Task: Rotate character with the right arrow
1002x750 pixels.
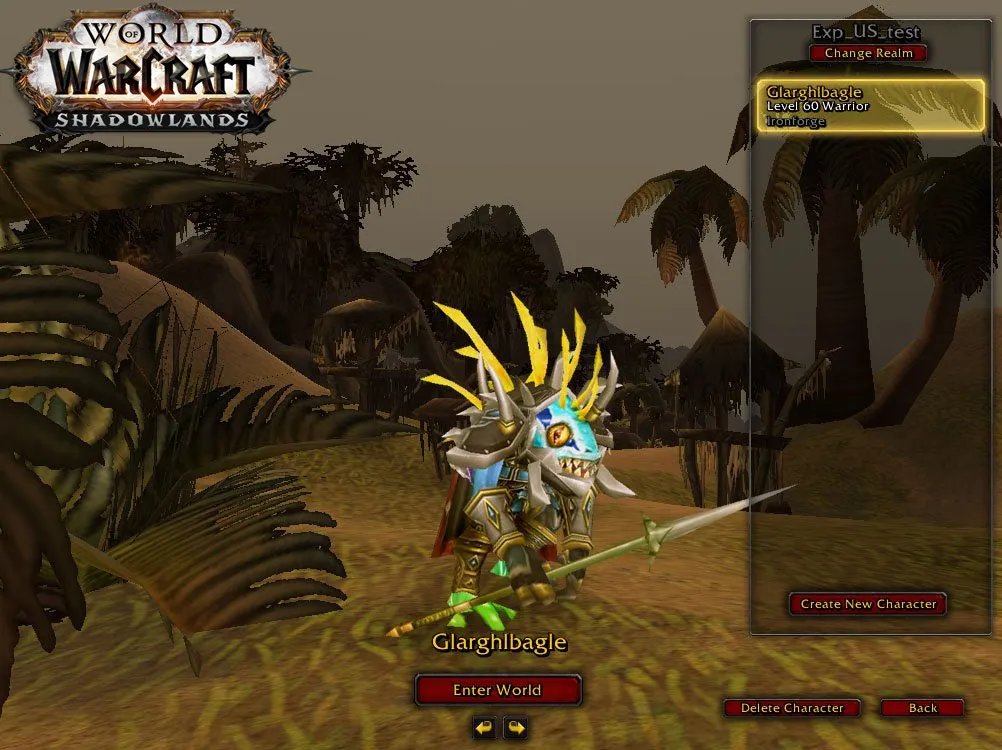Action: 514,727
